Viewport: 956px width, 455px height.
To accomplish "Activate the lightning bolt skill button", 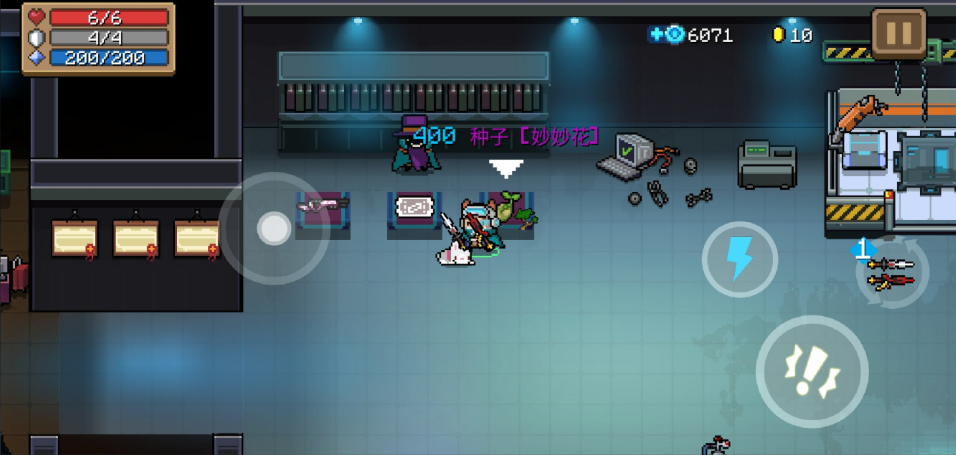I will click(739, 258).
